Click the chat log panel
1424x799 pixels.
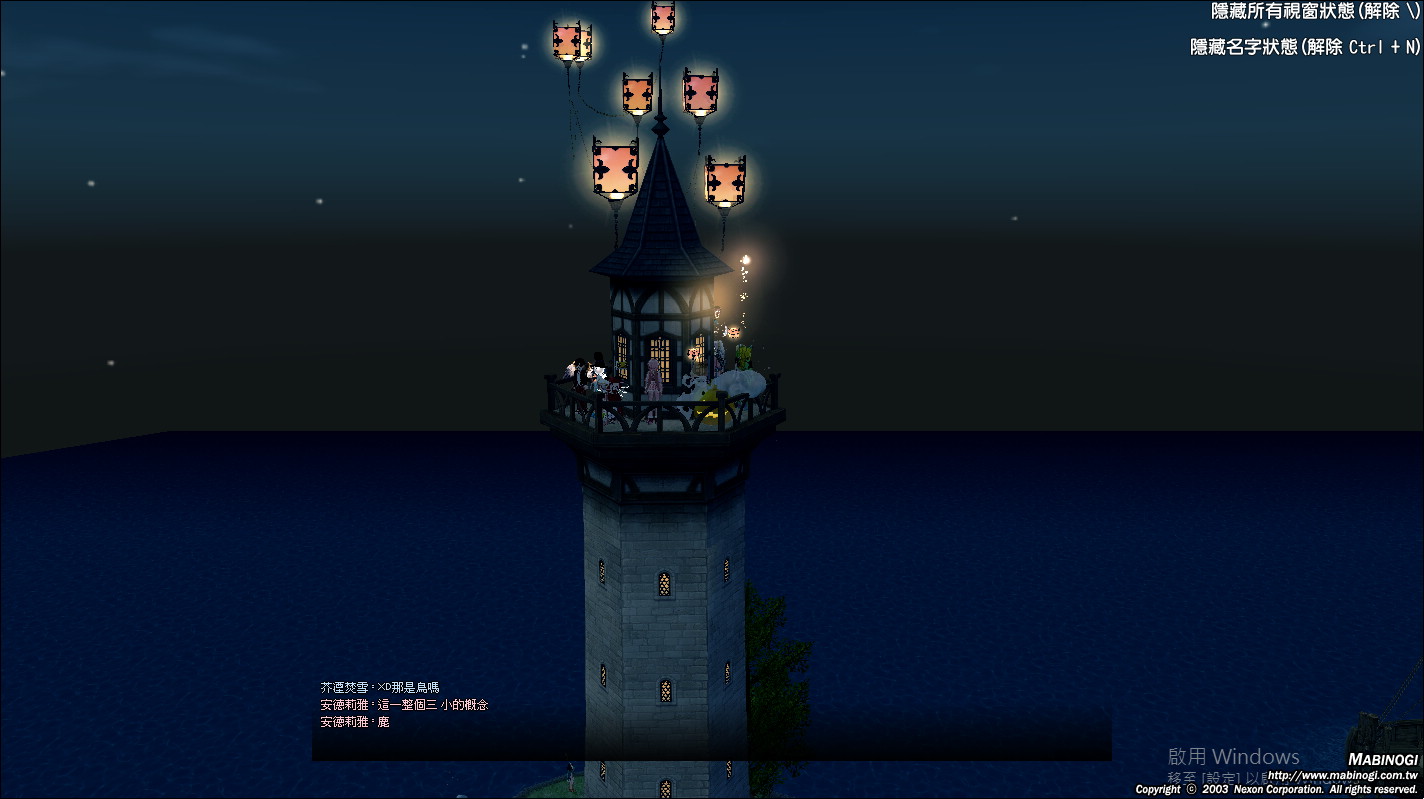coord(710,720)
